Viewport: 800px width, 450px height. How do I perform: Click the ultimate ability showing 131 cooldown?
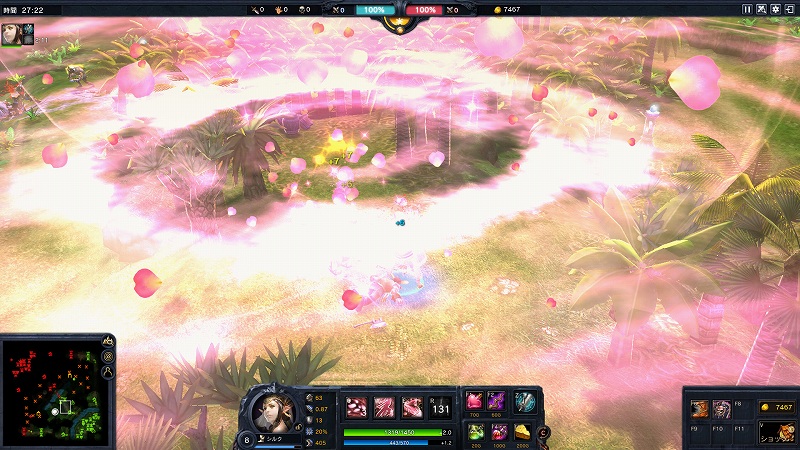pyautogui.click(x=441, y=407)
